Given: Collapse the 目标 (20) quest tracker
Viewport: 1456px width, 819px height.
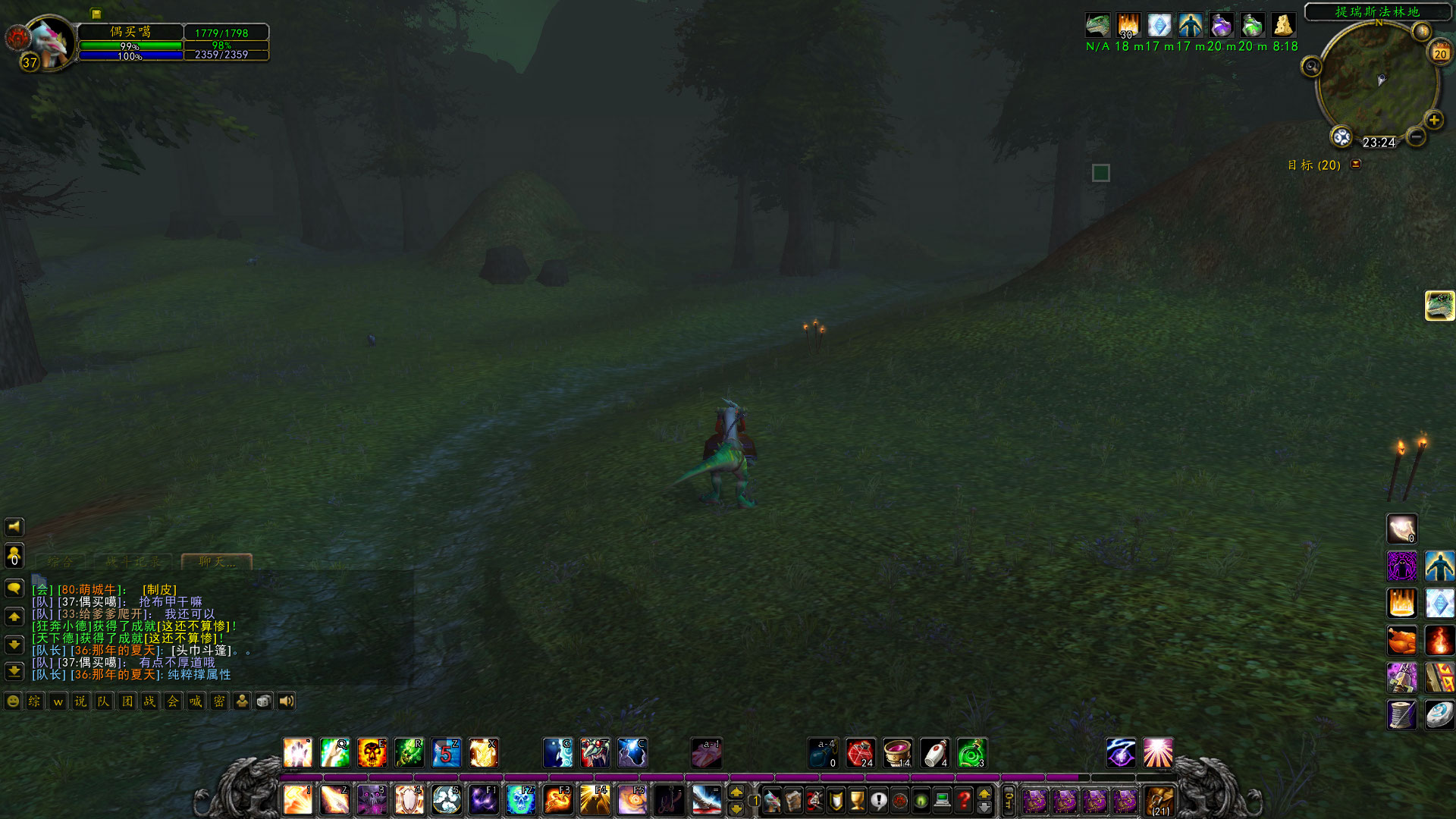Looking at the screenshot, I should click(x=1355, y=165).
